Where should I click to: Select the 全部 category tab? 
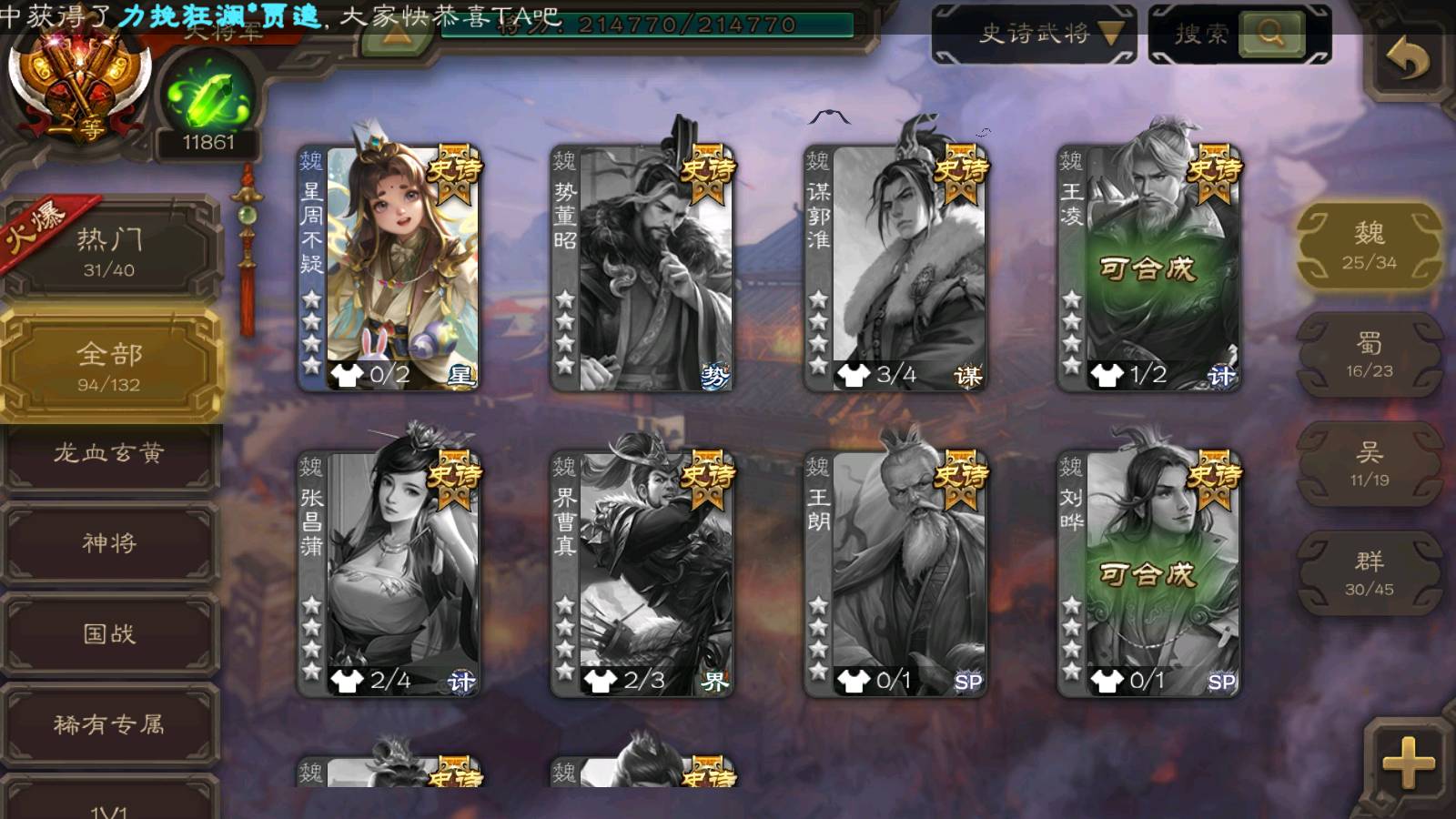(109, 366)
